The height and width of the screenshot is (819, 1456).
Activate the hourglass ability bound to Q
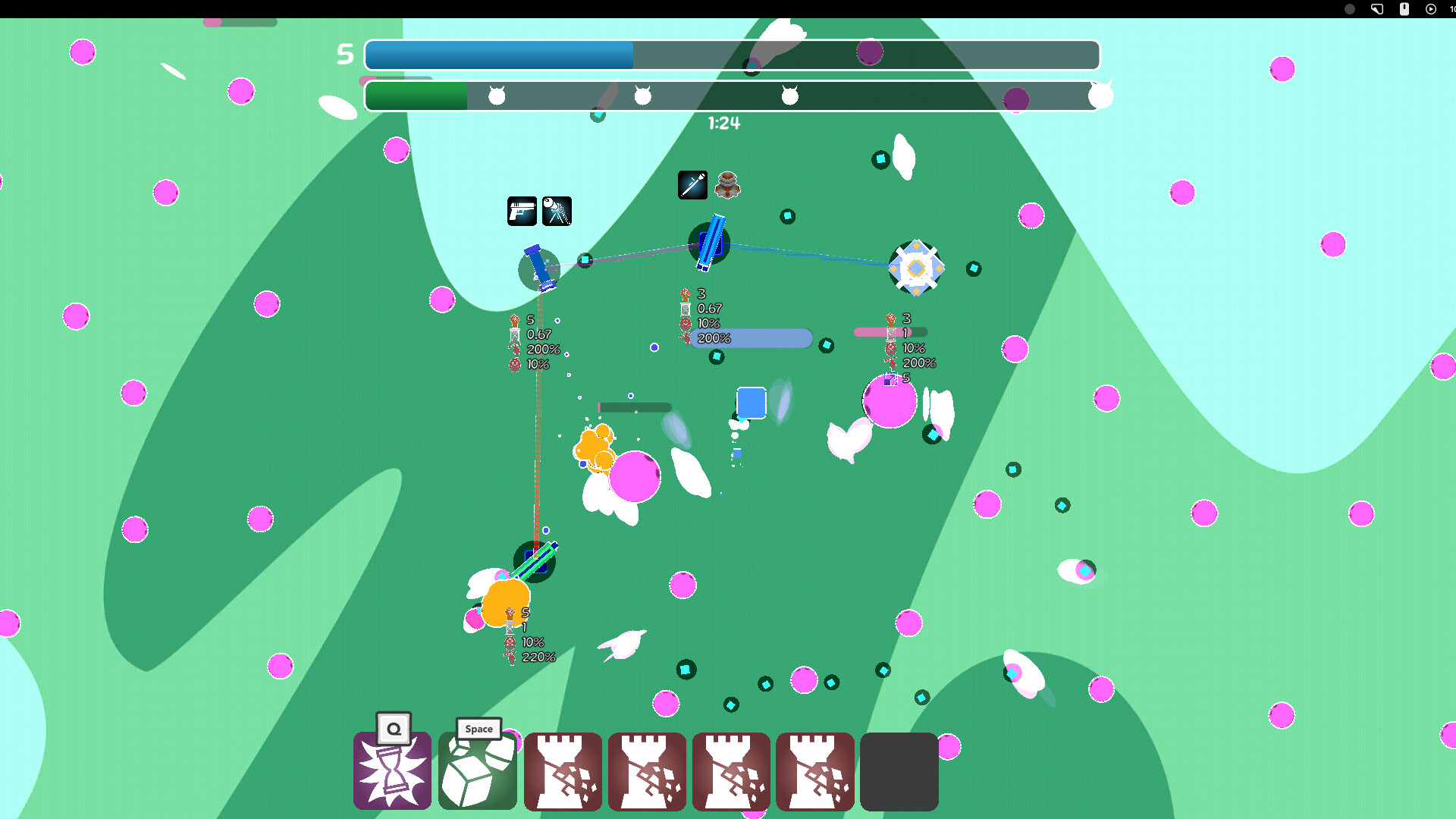coord(392,772)
